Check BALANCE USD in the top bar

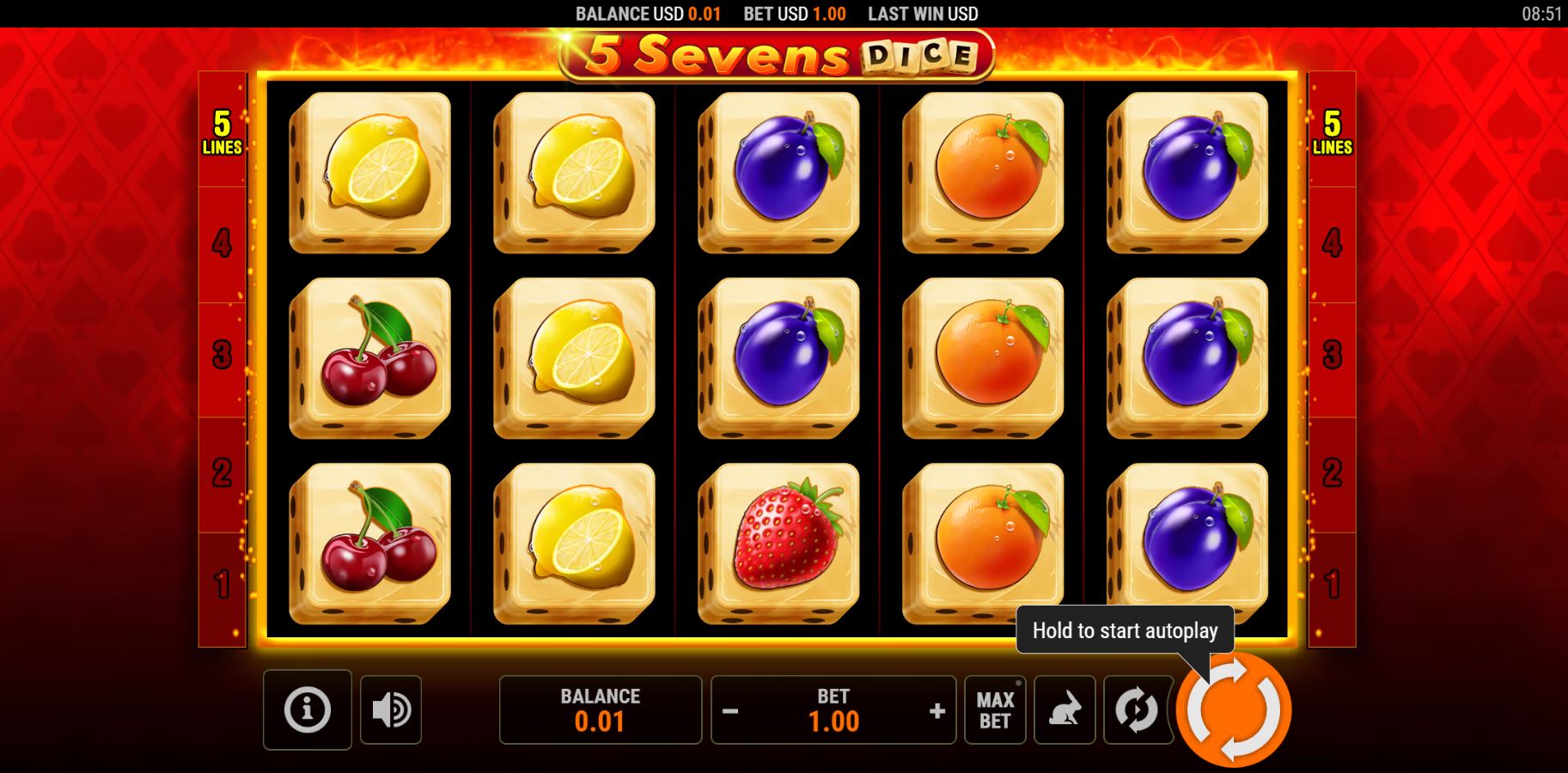click(644, 14)
